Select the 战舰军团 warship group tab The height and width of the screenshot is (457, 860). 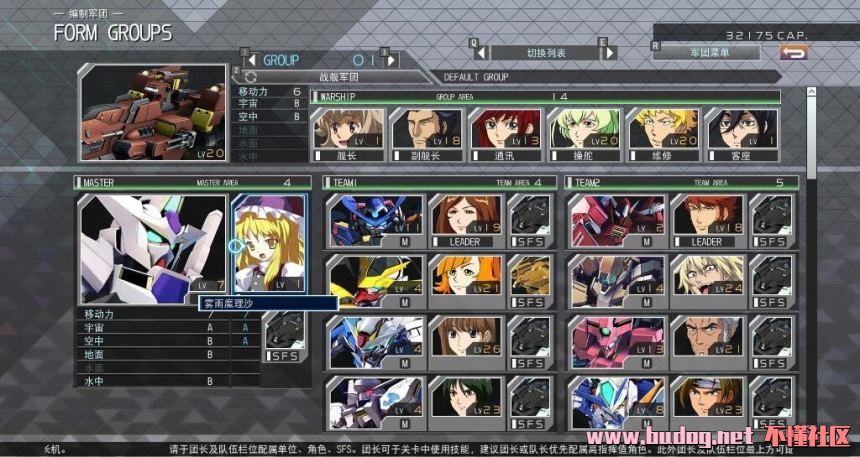point(337,76)
